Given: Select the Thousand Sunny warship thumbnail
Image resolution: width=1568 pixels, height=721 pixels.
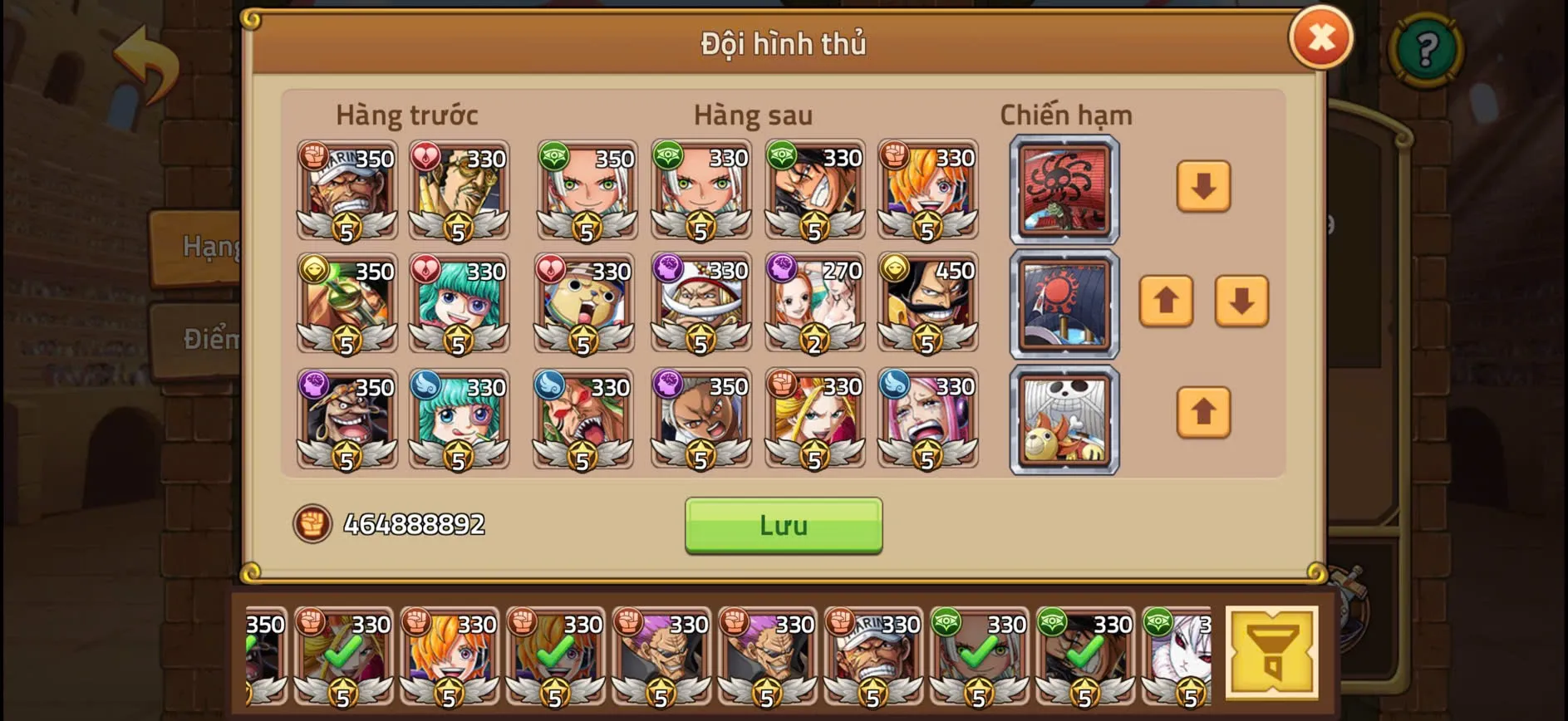Looking at the screenshot, I should [1064, 419].
